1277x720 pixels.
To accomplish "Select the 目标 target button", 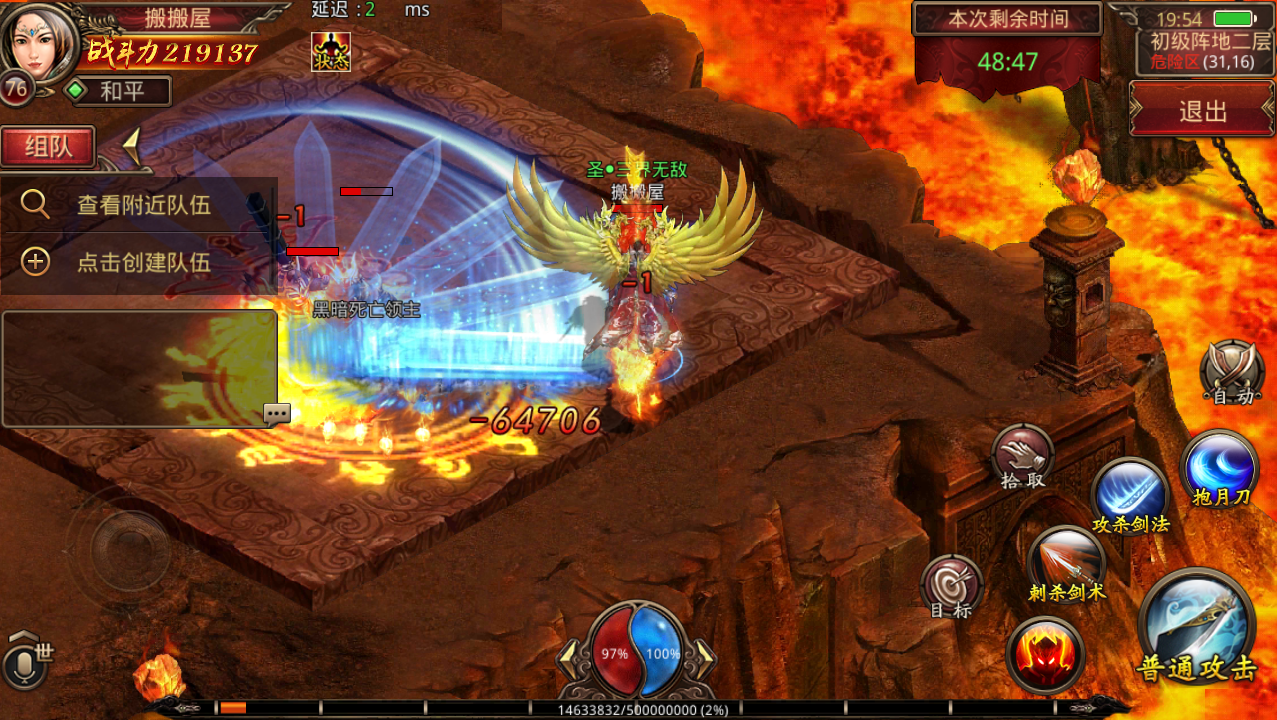I will 950,584.
